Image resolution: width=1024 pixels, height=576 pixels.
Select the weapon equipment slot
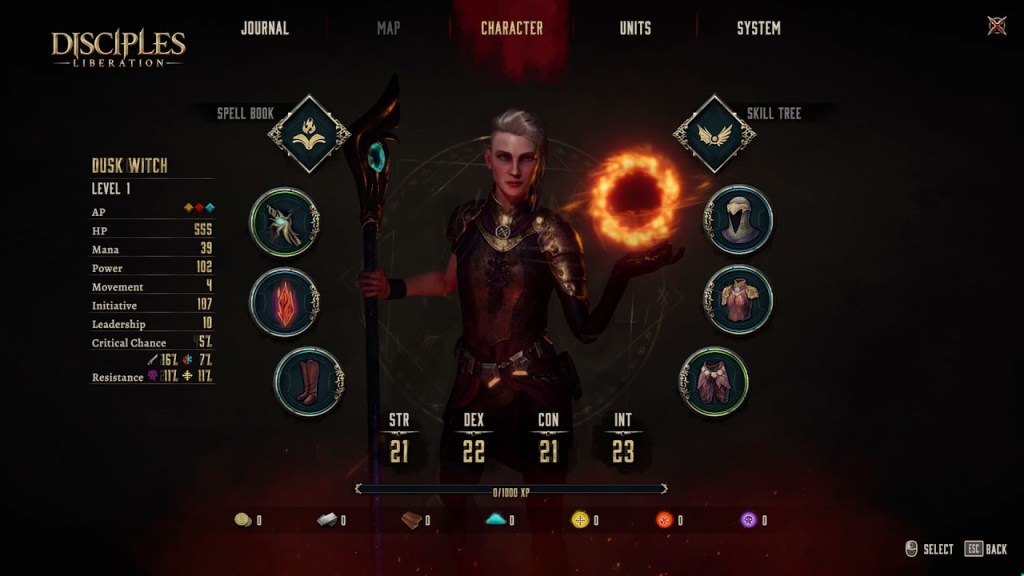coord(284,222)
